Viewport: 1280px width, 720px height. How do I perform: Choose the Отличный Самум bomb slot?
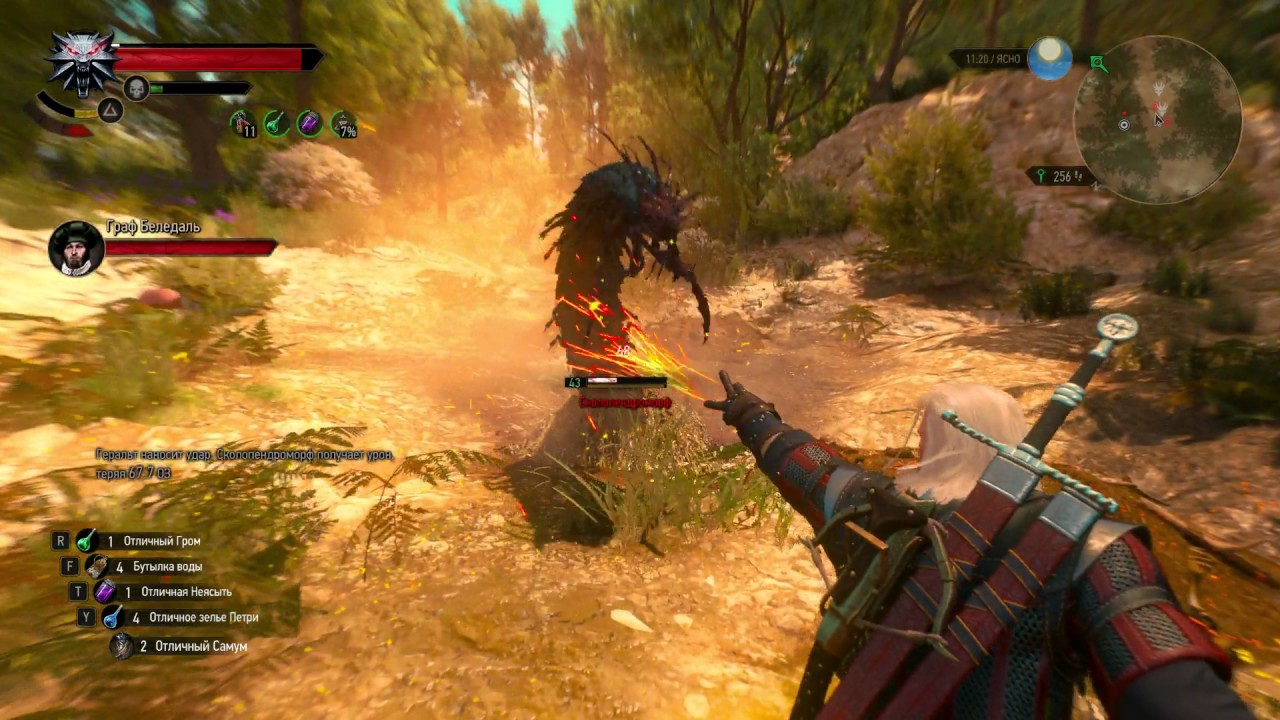122,646
